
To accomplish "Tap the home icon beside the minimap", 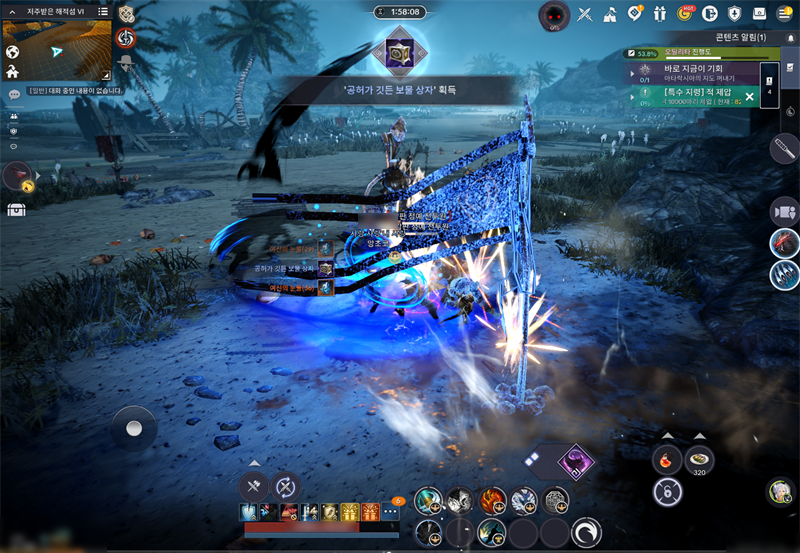I will [x=12, y=72].
